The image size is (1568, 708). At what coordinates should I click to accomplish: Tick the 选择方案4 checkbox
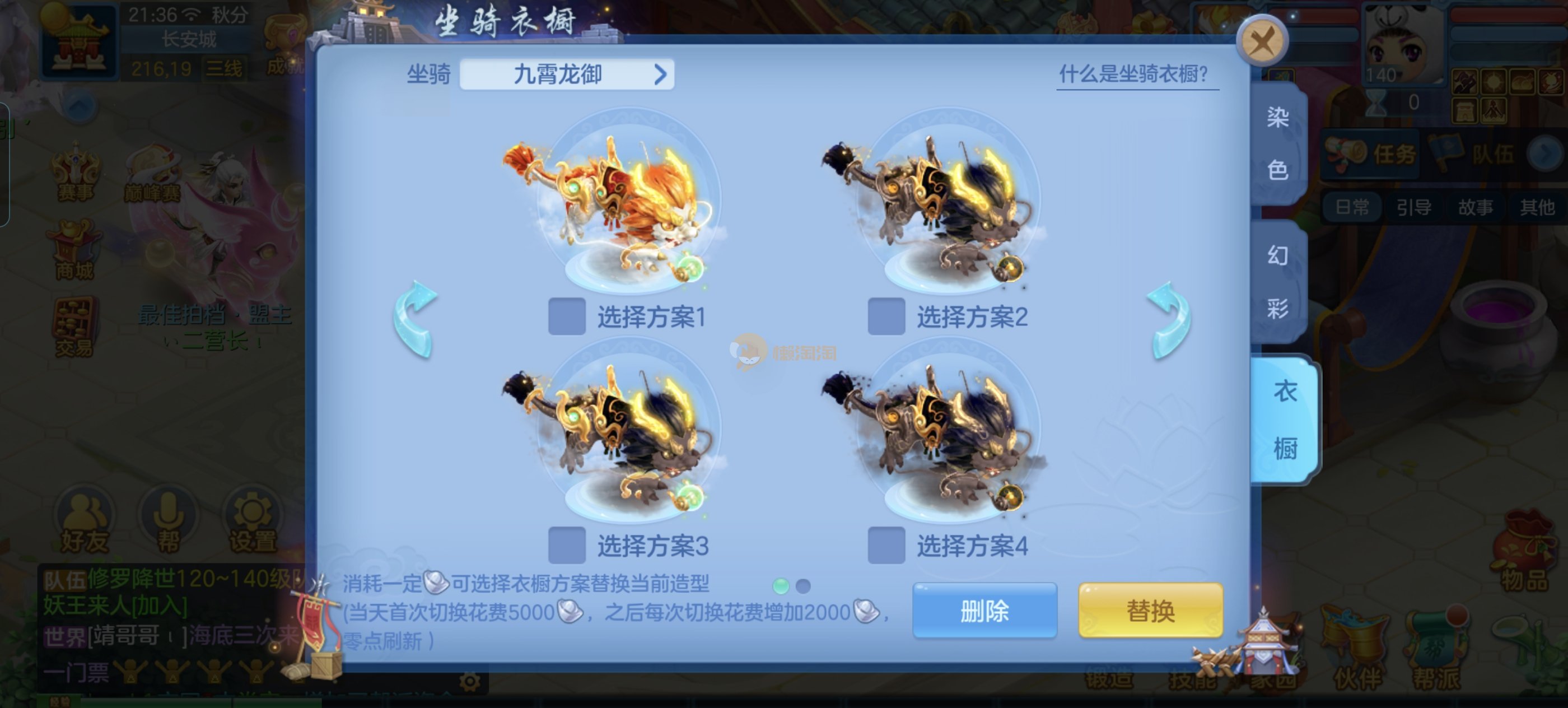point(886,546)
